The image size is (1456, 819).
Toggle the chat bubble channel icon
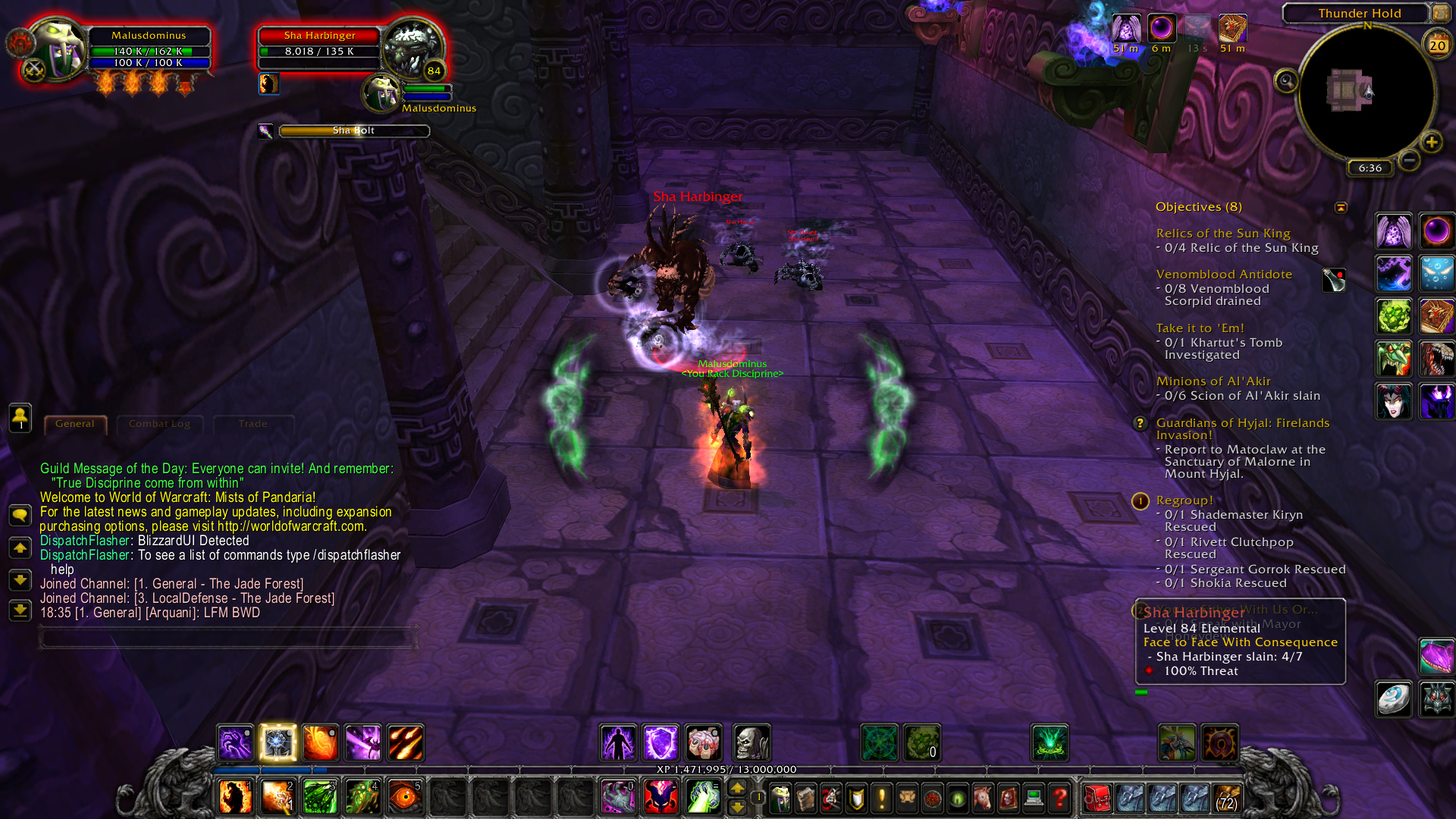[x=20, y=515]
